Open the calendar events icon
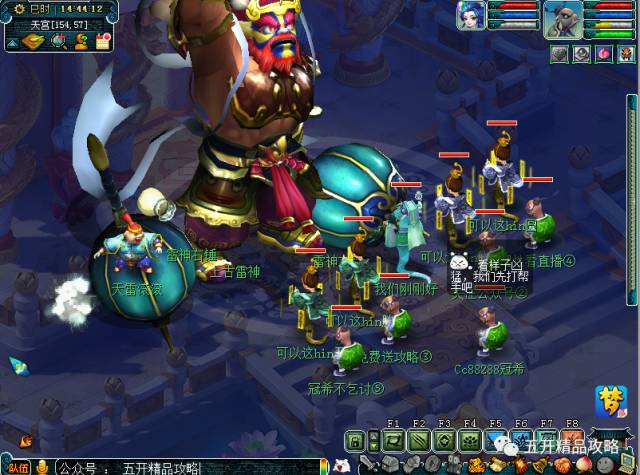The height and width of the screenshot is (475, 640). 102,41
